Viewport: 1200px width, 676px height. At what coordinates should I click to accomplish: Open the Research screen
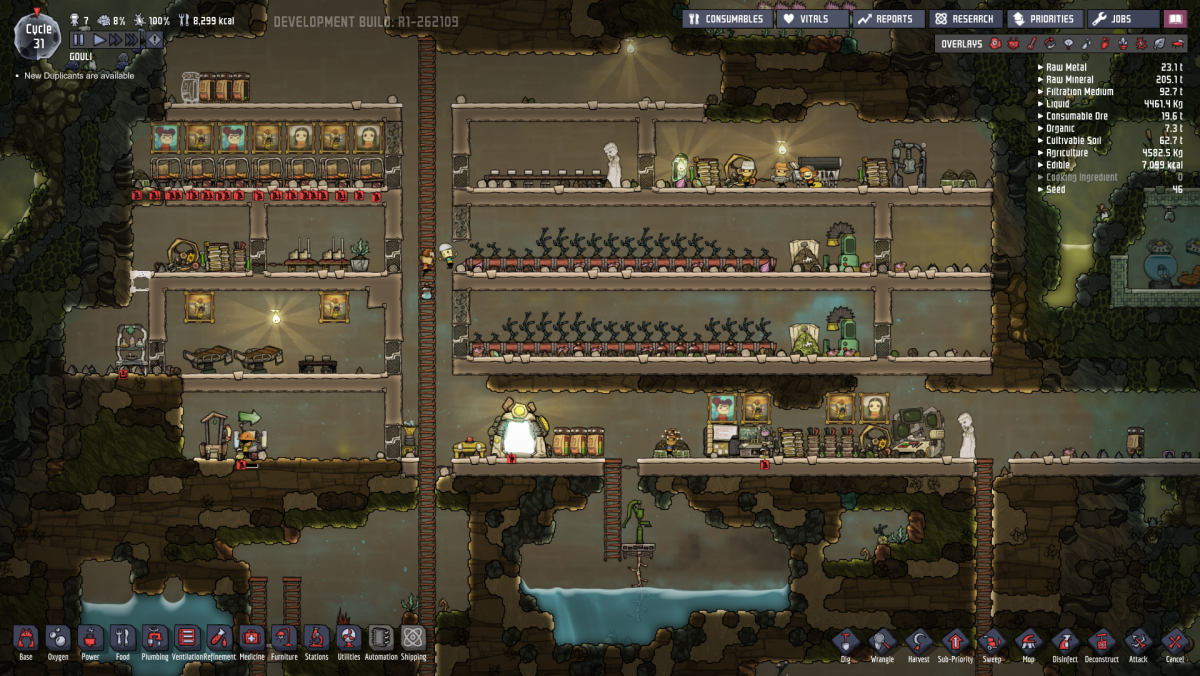pos(965,18)
